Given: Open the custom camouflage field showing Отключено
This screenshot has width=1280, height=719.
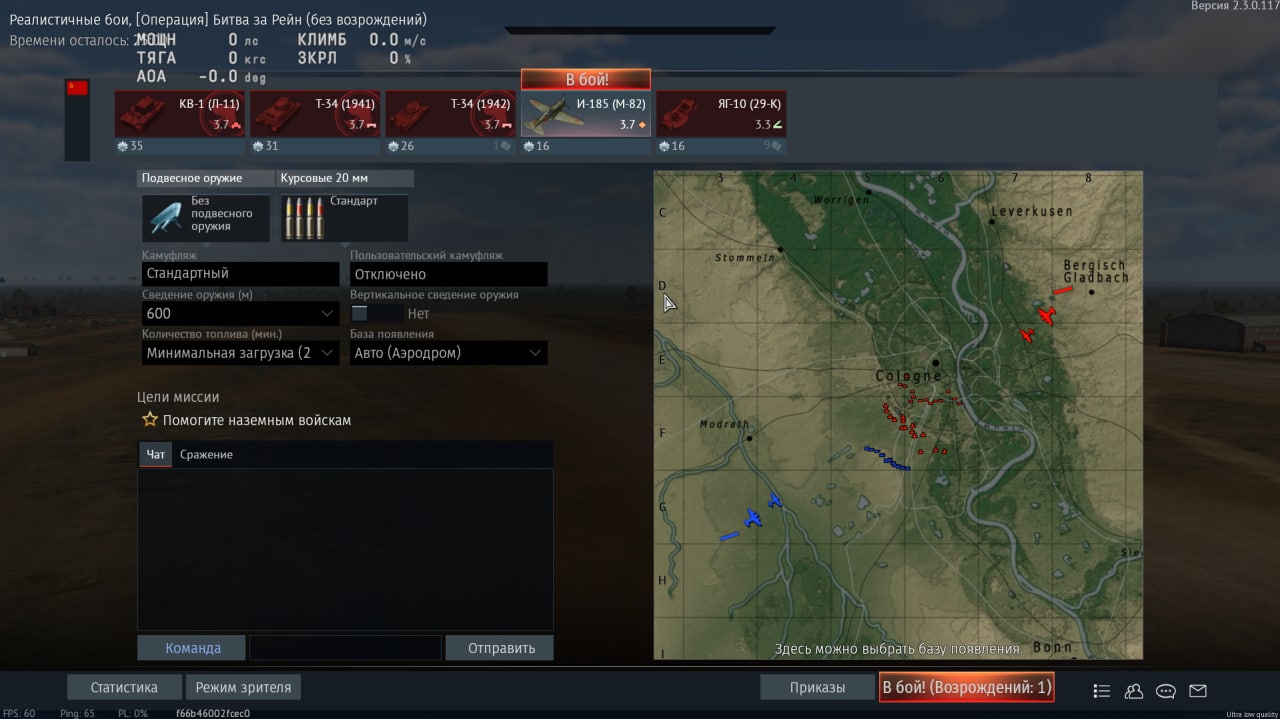Looking at the screenshot, I should (x=448, y=274).
